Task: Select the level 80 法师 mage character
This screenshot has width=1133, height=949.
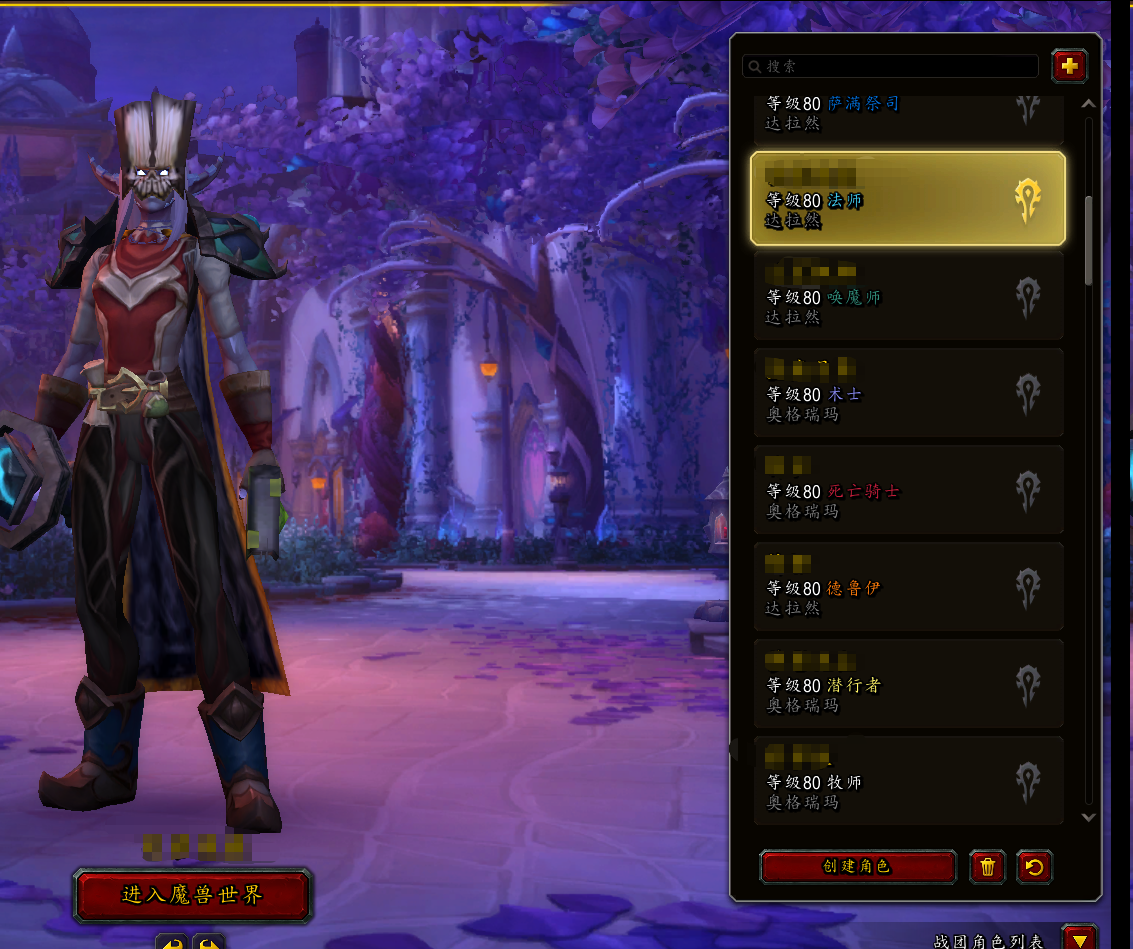Action: tap(907, 199)
